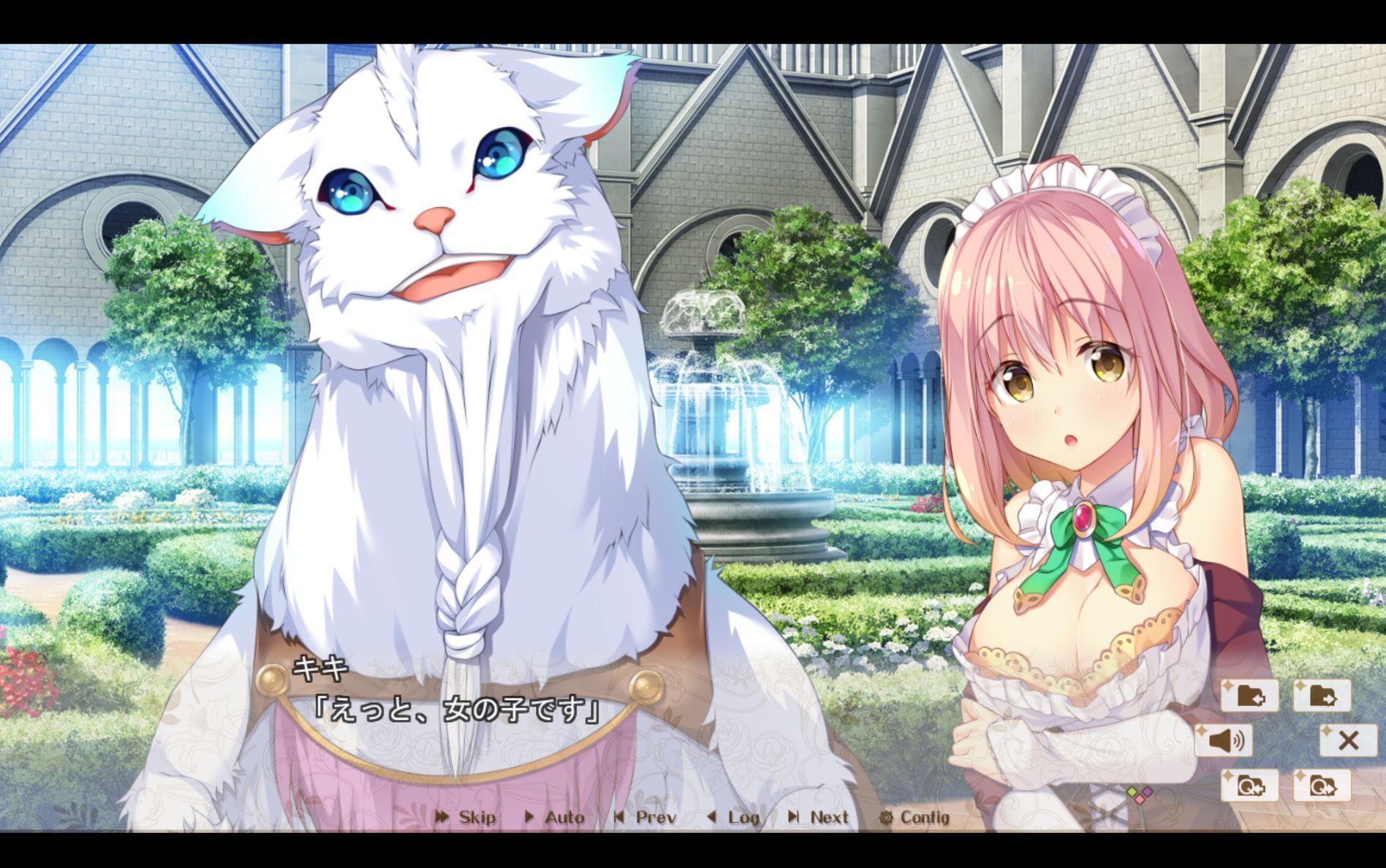Hide the message window with the X icon
Image resolution: width=1386 pixels, height=868 pixels.
tap(1349, 740)
